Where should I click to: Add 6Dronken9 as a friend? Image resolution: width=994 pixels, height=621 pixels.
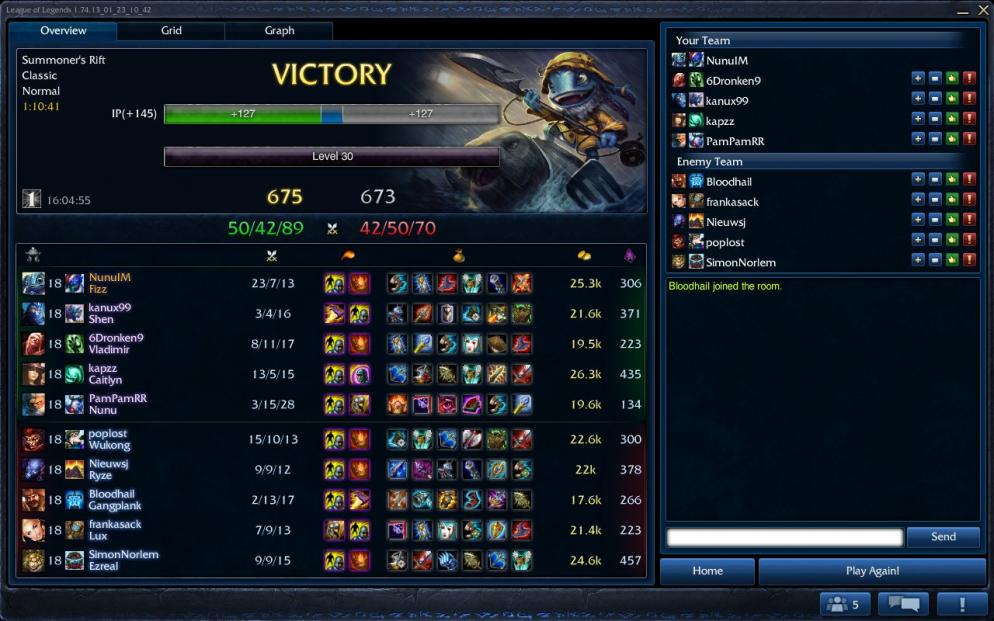click(918, 79)
